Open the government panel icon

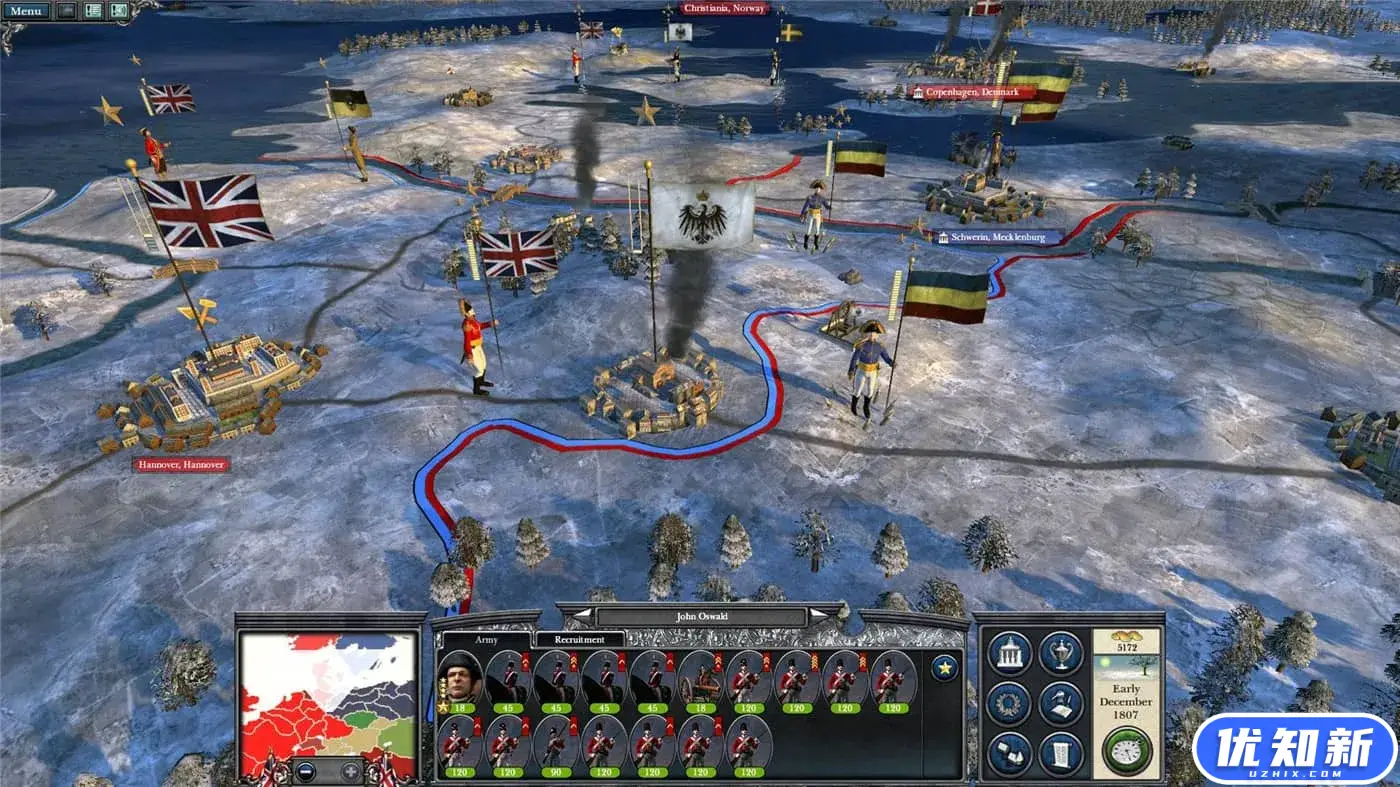click(x=1011, y=654)
